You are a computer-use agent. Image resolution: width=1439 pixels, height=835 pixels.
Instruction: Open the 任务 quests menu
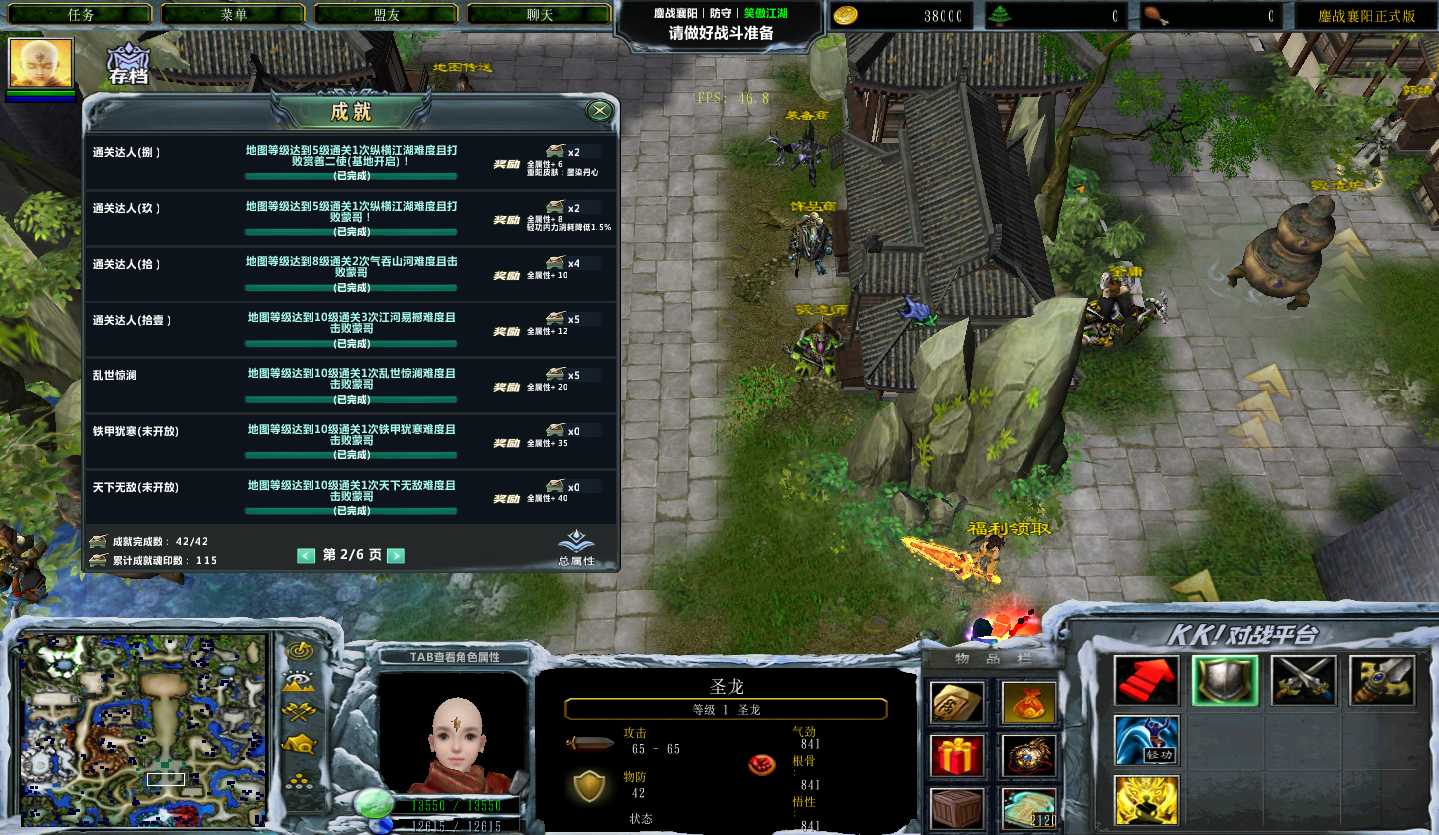coord(80,15)
